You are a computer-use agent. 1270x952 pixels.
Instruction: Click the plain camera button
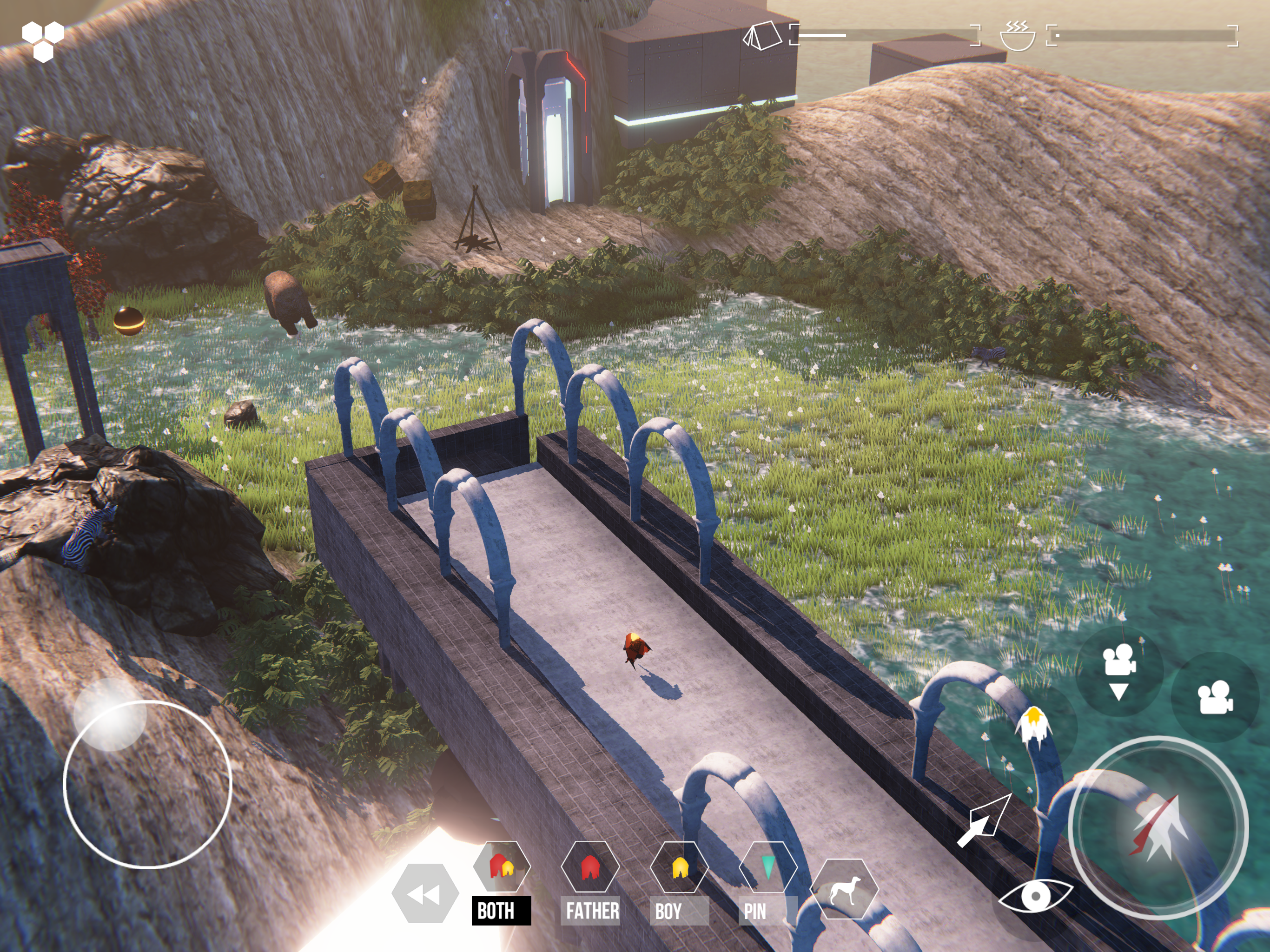1215,697
